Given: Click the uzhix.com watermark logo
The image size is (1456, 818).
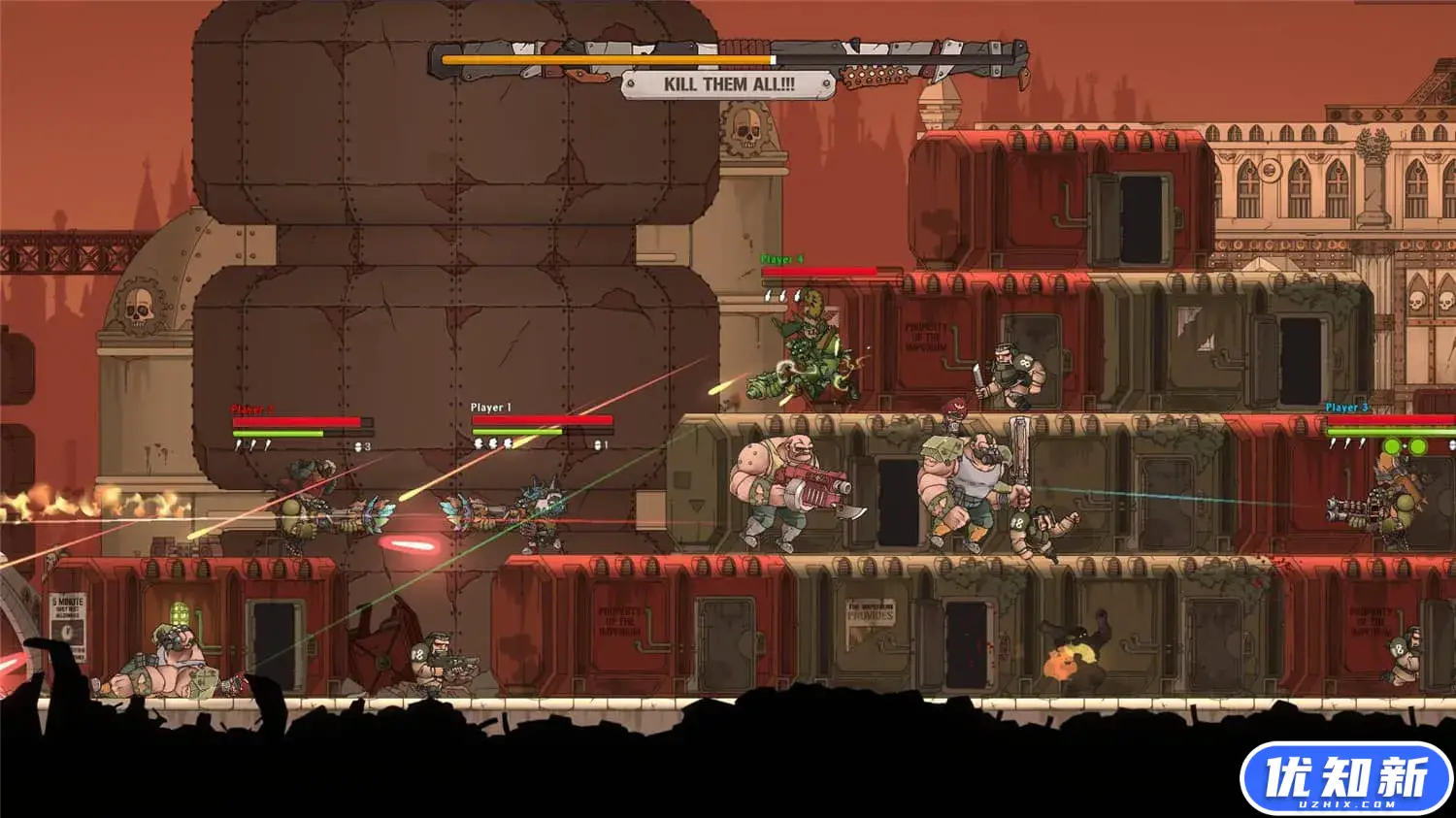Looking at the screenshot, I should click(x=1345, y=779).
